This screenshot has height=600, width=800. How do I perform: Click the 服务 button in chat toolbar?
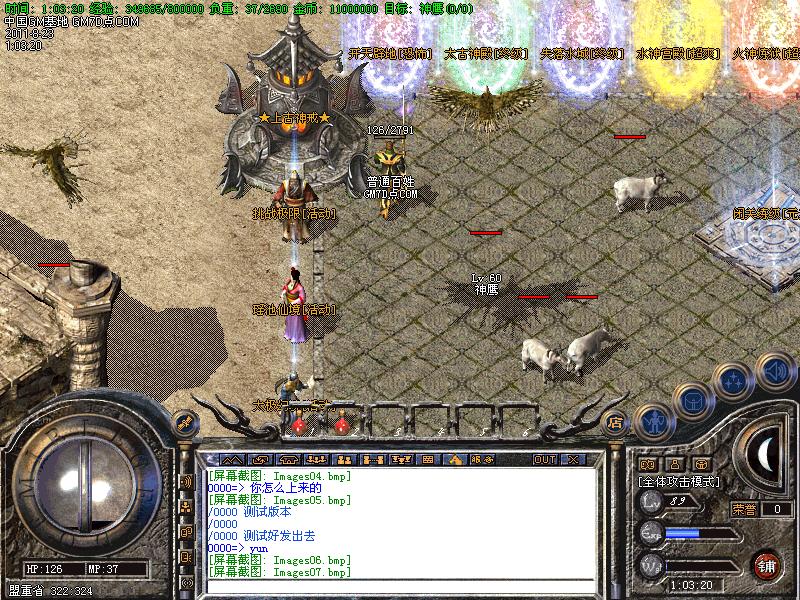point(481,460)
